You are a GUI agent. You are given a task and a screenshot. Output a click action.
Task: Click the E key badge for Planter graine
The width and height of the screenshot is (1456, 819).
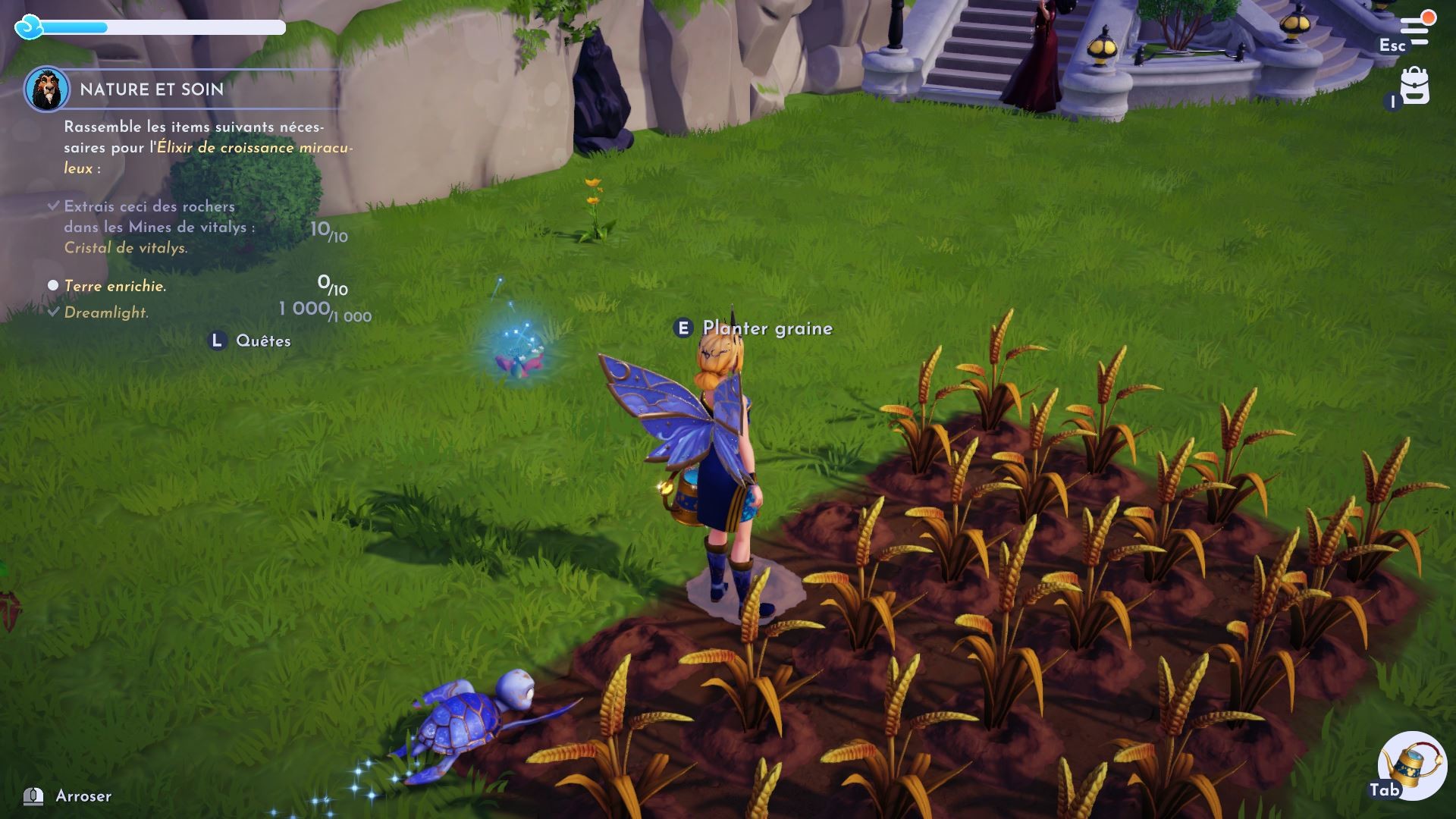(x=684, y=328)
